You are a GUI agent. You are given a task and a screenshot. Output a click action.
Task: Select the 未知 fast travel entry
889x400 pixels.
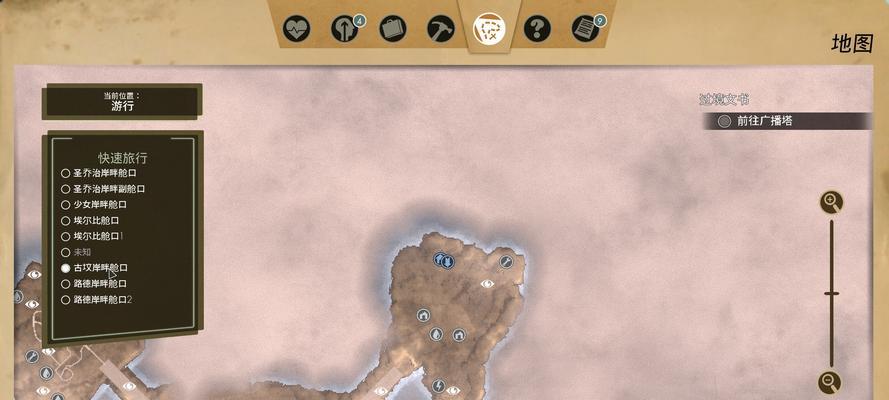click(66, 252)
